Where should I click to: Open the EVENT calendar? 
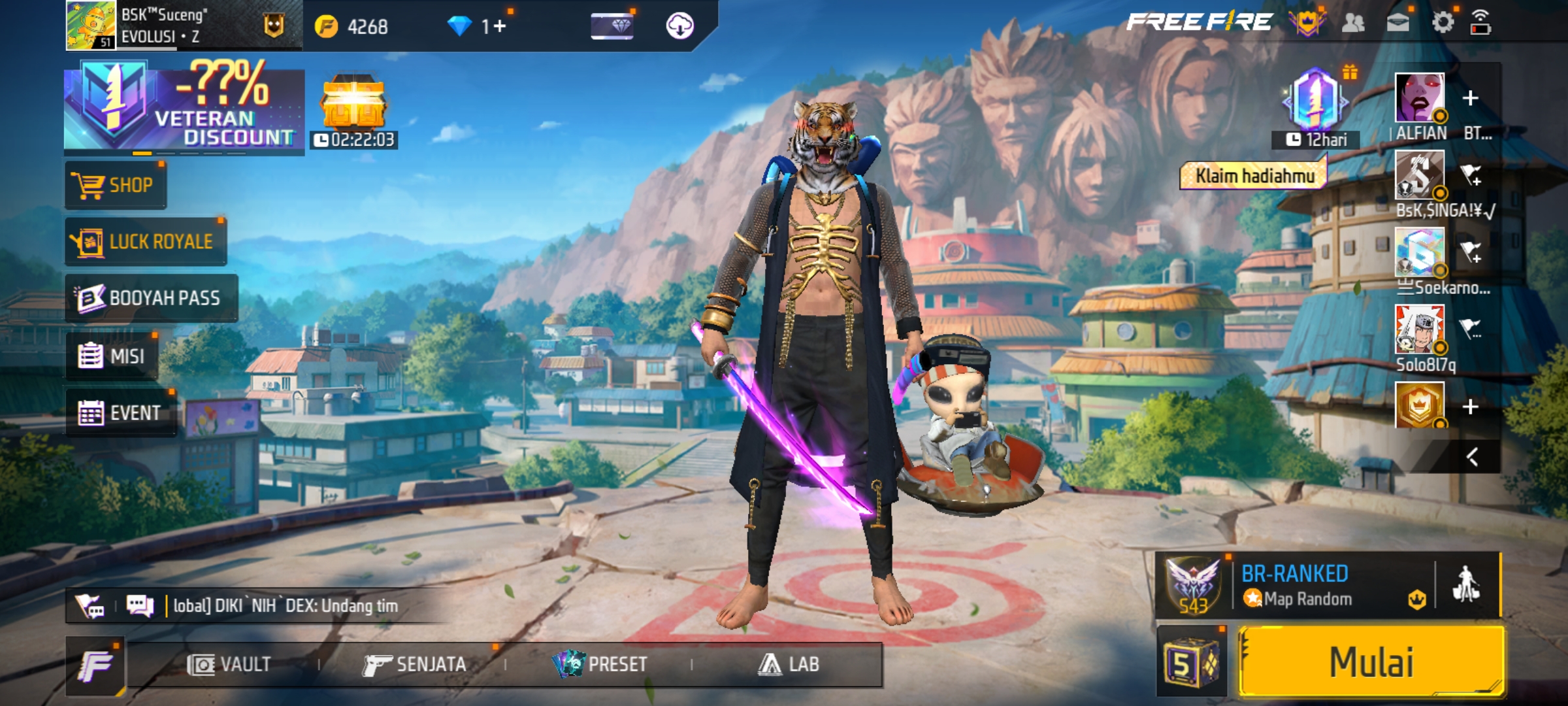point(120,413)
